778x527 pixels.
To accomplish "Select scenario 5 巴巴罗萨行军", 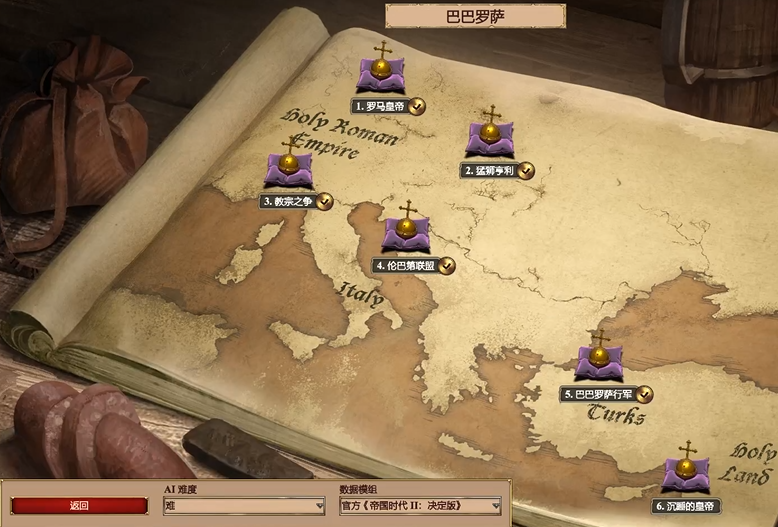I will (599, 362).
